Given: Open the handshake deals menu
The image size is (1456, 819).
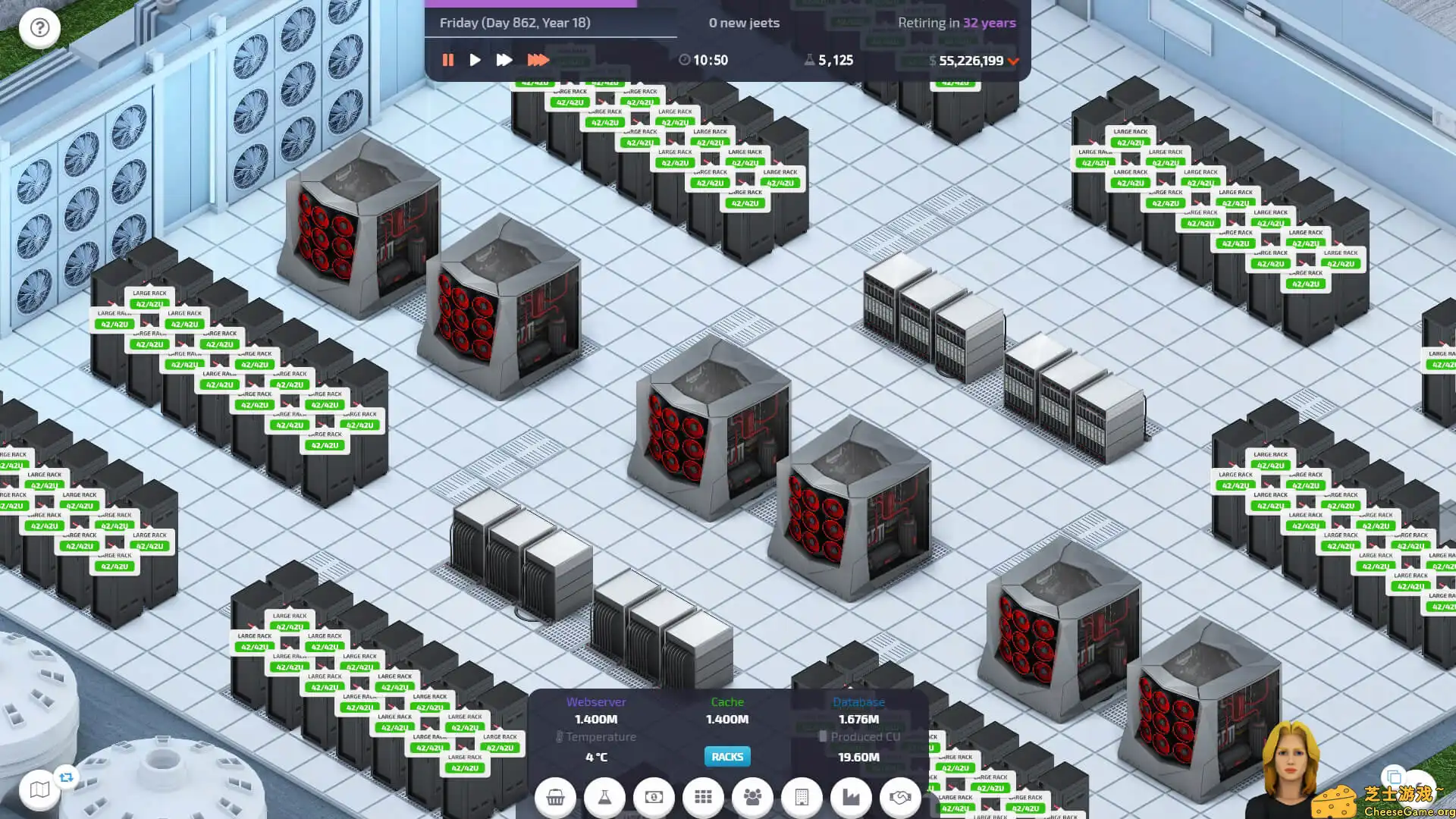Looking at the screenshot, I should [900, 797].
